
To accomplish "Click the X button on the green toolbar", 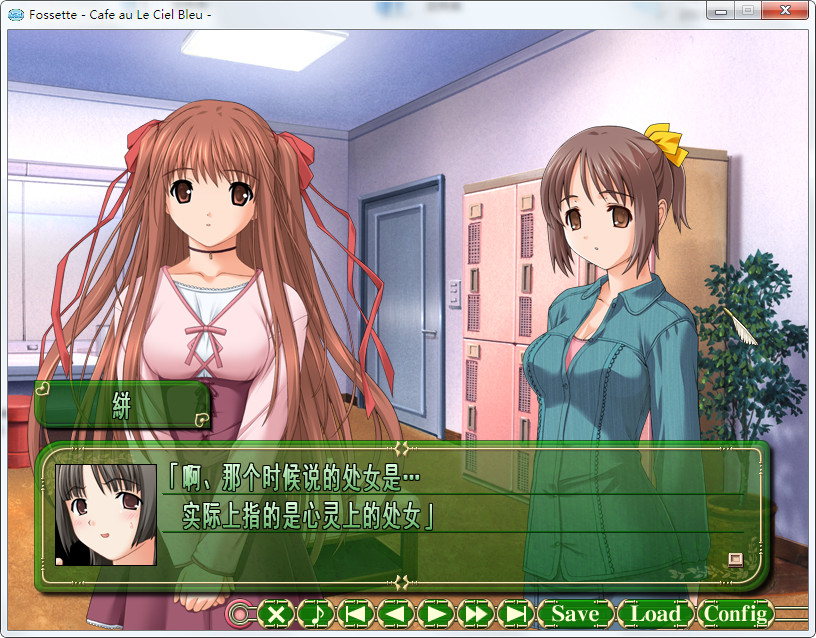I will pyautogui.click(x=277, y=613).
